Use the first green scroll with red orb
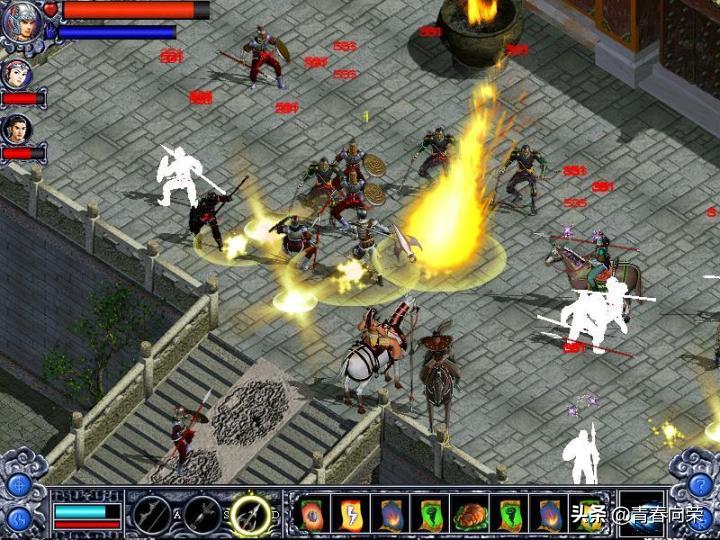Viewport: 720px width, 540px height. (x=311, y=514)
